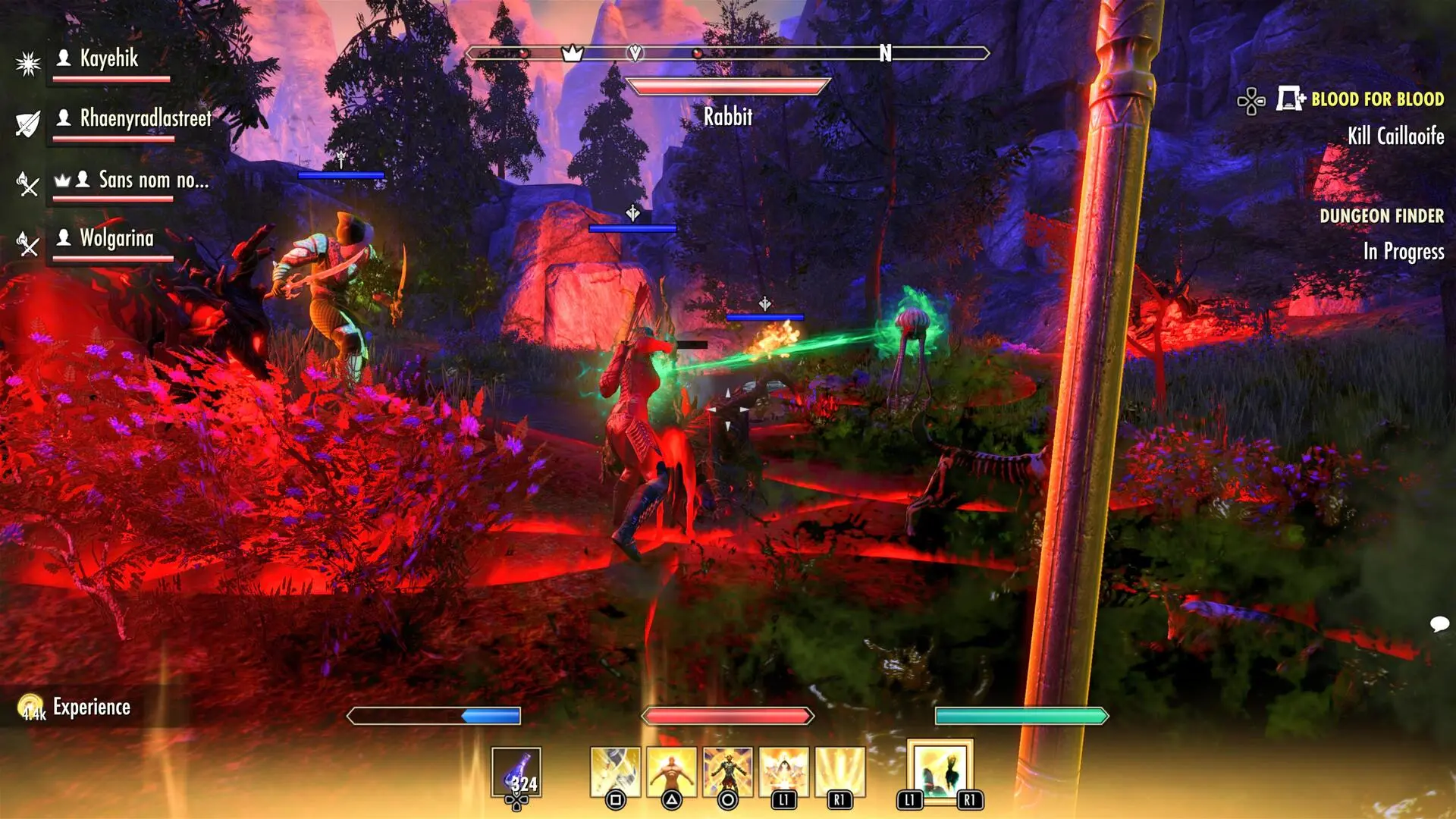Image resolution: width=1456 pixels, height=819 pixels.
Task: Open the Dungeon Finder status
Action: tap(1382, 216)
